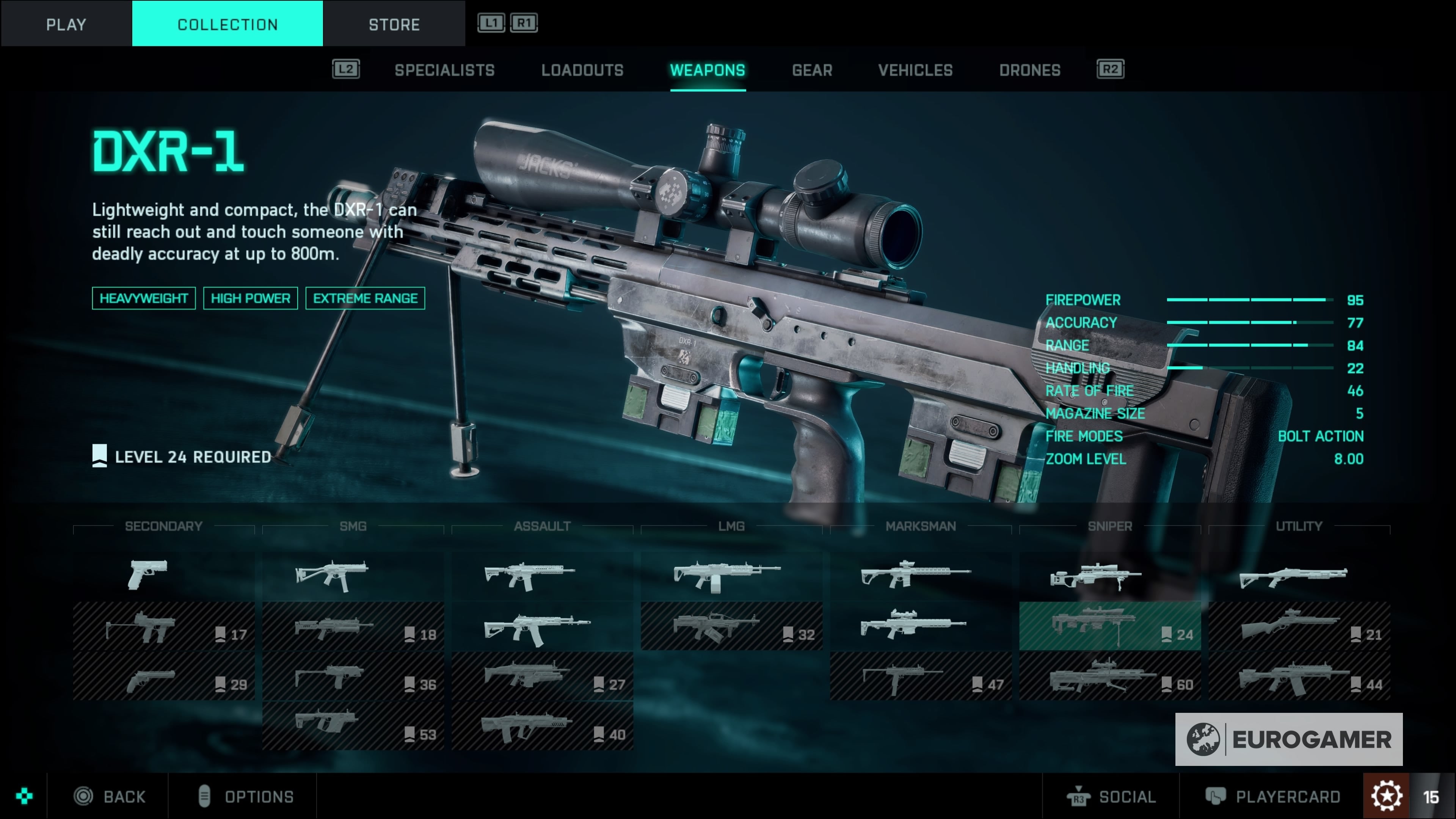The image size is (1456, 819).
Task: Pick the level 21 utility weapon
Action: (x=1299, y=626)
